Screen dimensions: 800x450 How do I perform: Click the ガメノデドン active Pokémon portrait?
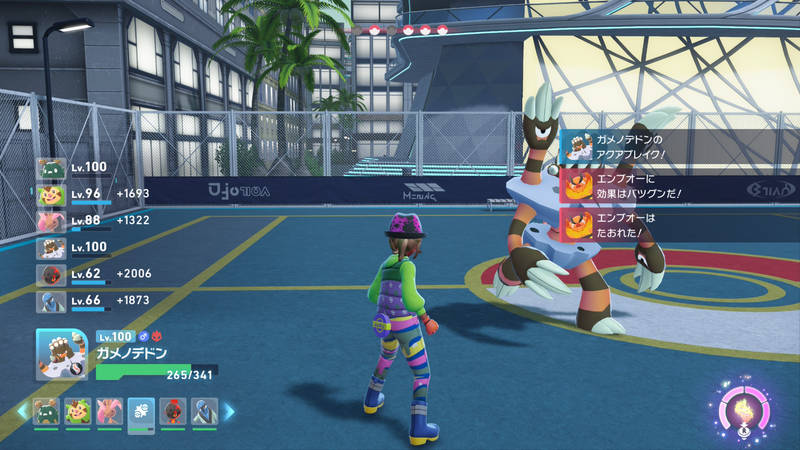pyautogui.click(x=63, y=355)
